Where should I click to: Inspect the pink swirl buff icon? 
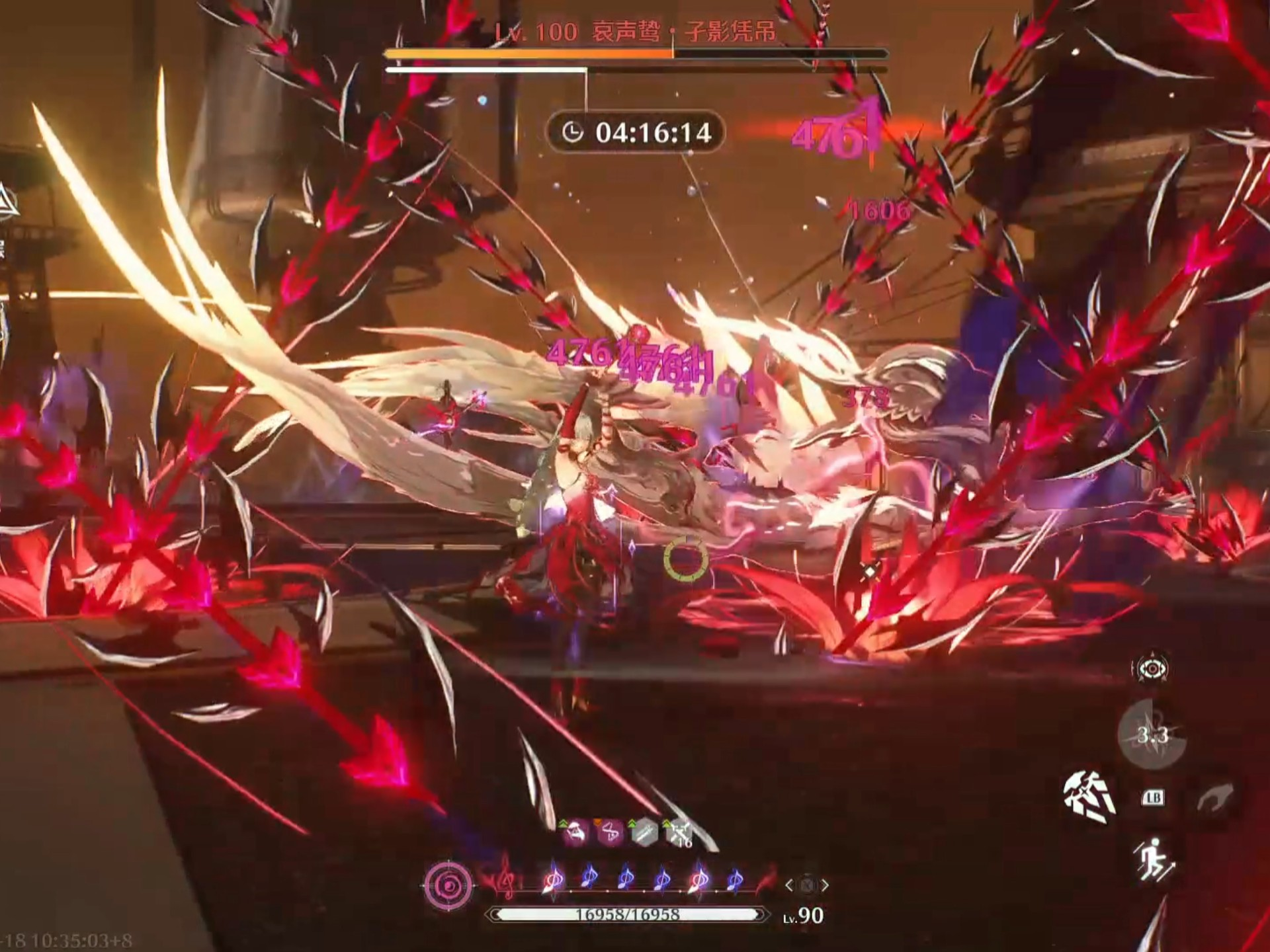[611, 834]
